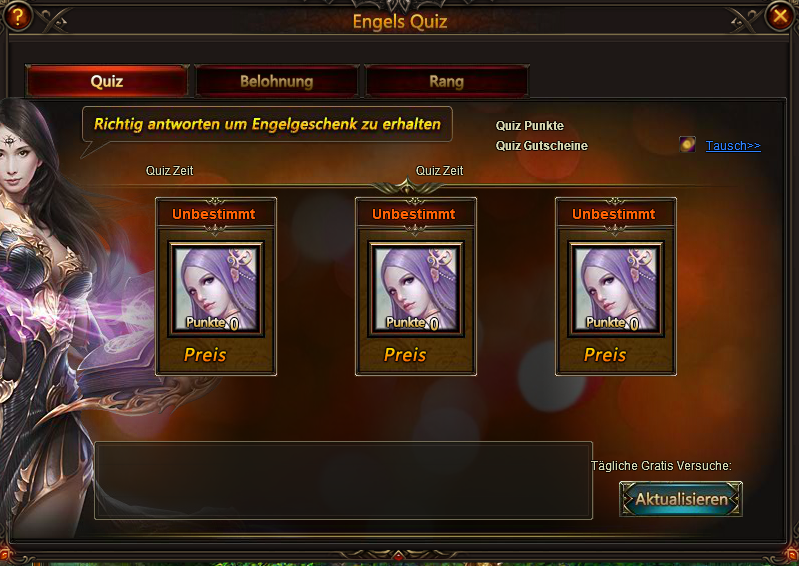Select the Quiz Gutscheine voucher icon

coord(688,145)
